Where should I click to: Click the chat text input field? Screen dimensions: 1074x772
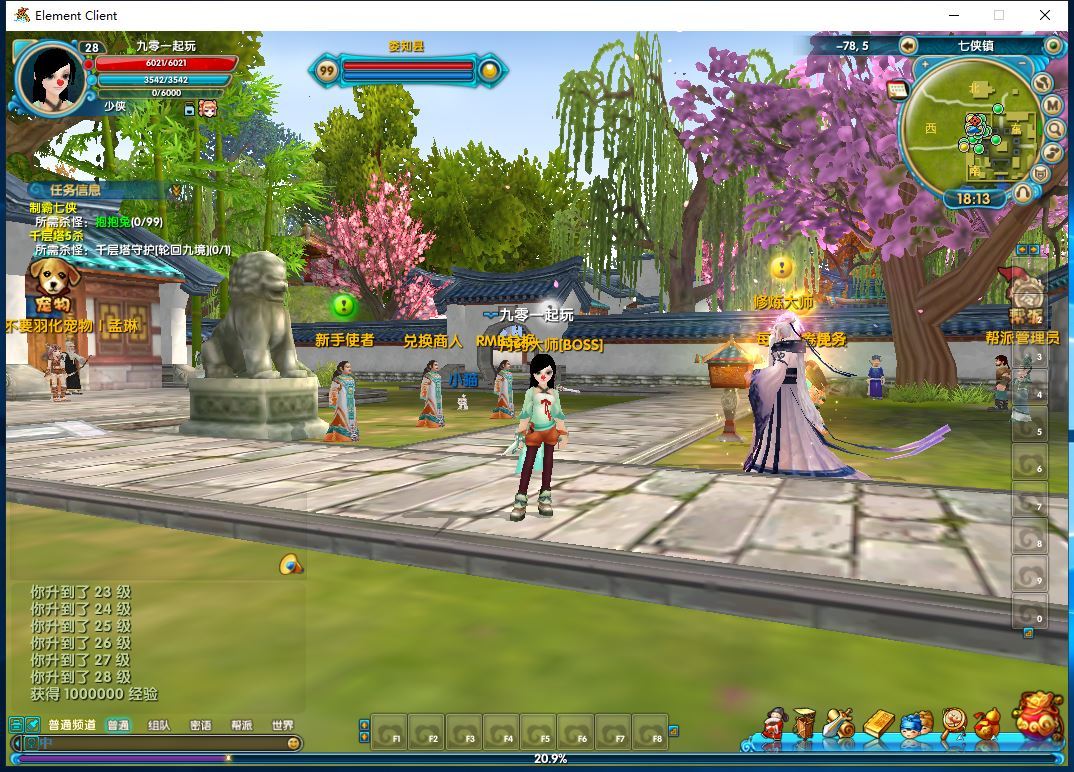tap(160, 743)
